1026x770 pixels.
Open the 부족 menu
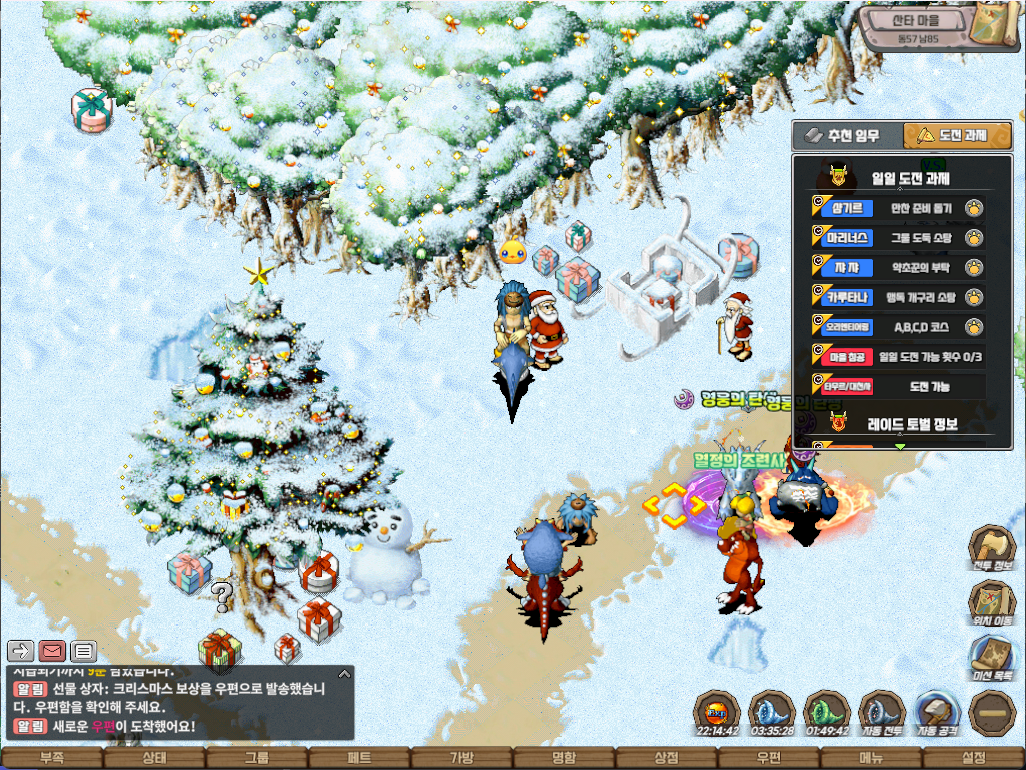tap(52, 758)
